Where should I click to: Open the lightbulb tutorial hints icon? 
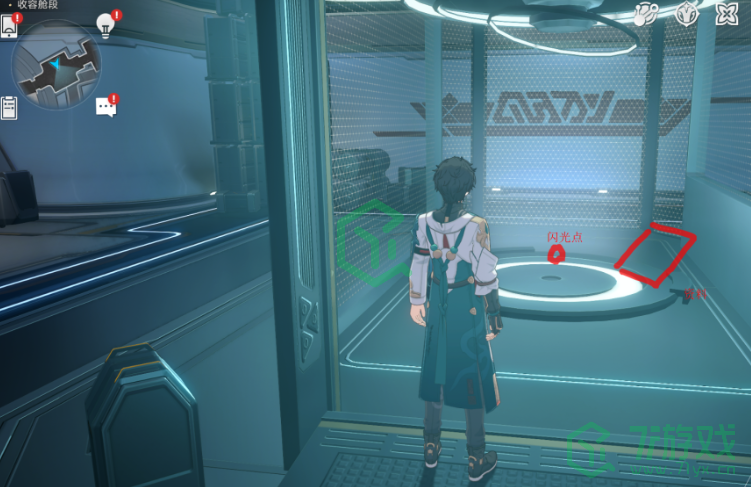coord(105,24)
